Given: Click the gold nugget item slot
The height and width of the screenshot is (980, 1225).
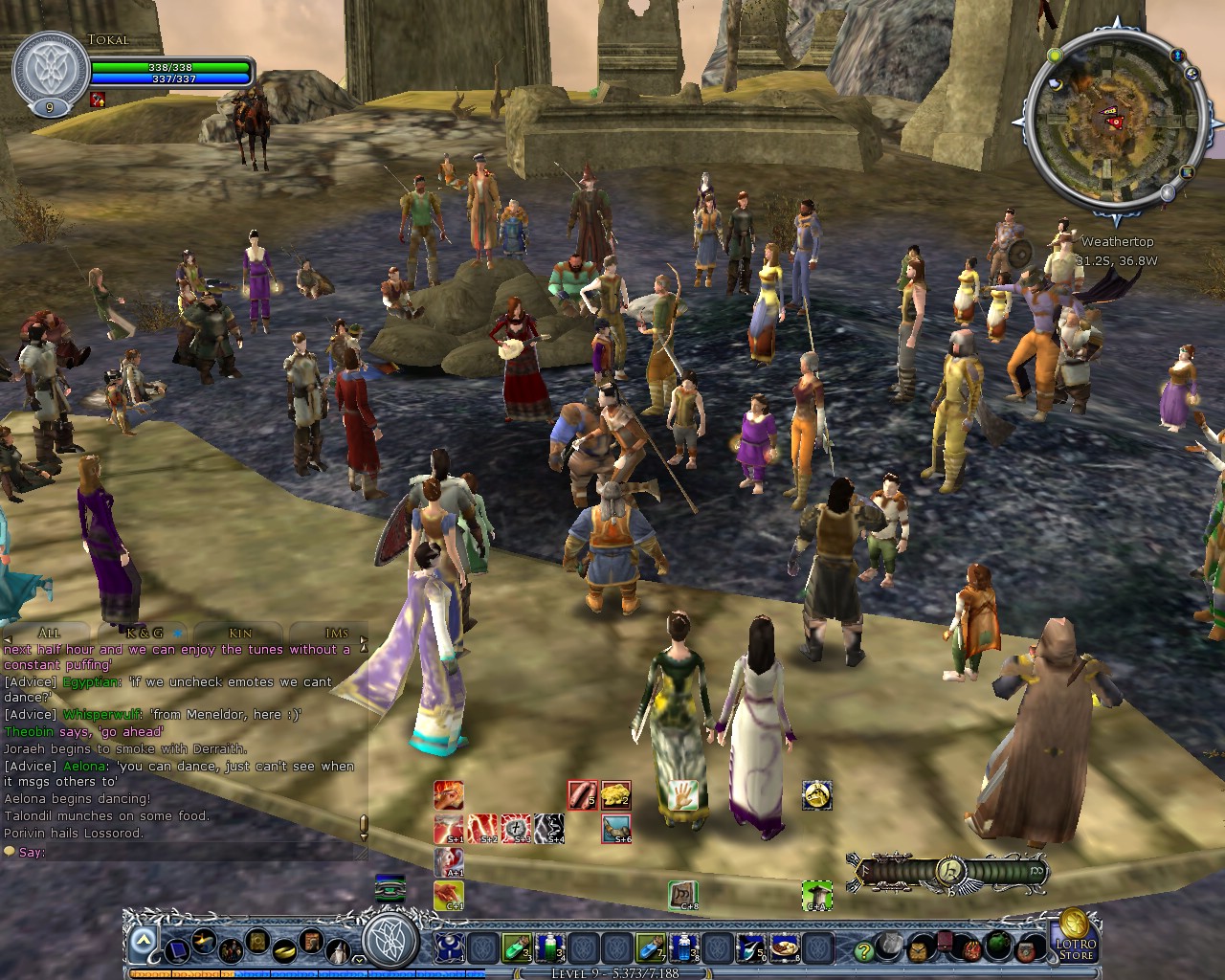Looking at the screenshot, I should 614,794.
